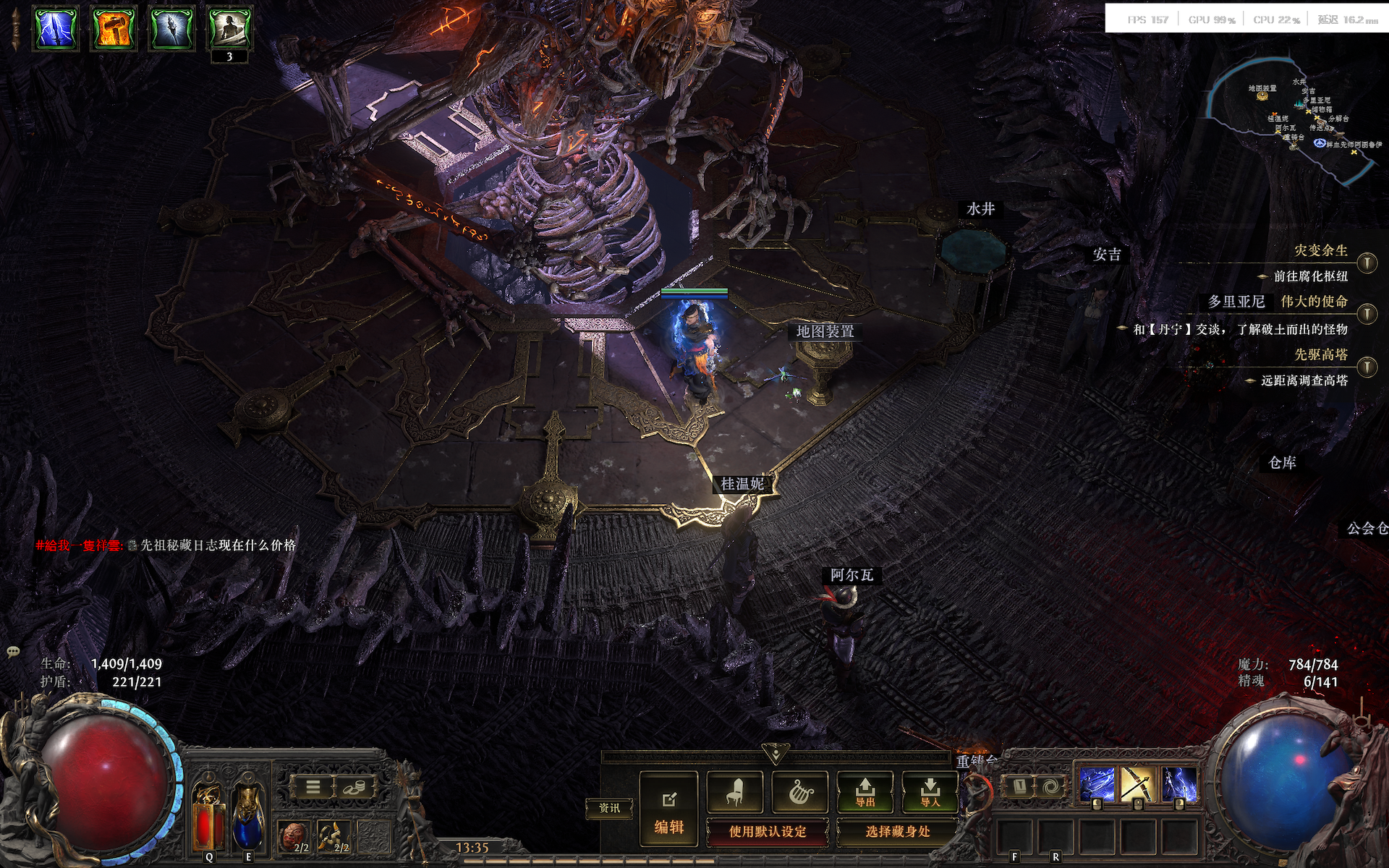1389x868 pixels.
Task: Select the golden horn charm slot
Action: point(334,836)
